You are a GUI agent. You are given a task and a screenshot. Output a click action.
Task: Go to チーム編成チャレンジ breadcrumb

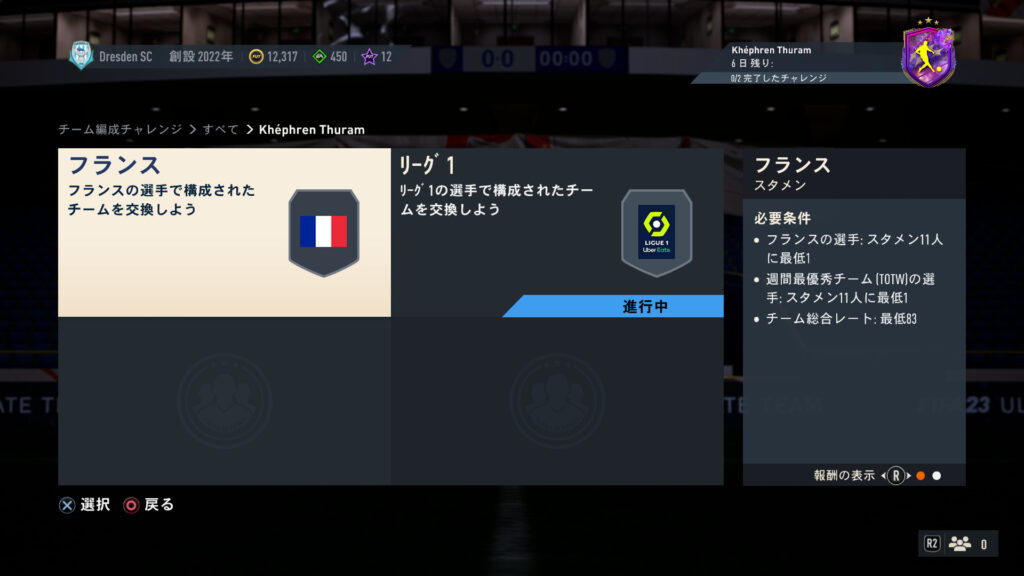click(120, 130)
